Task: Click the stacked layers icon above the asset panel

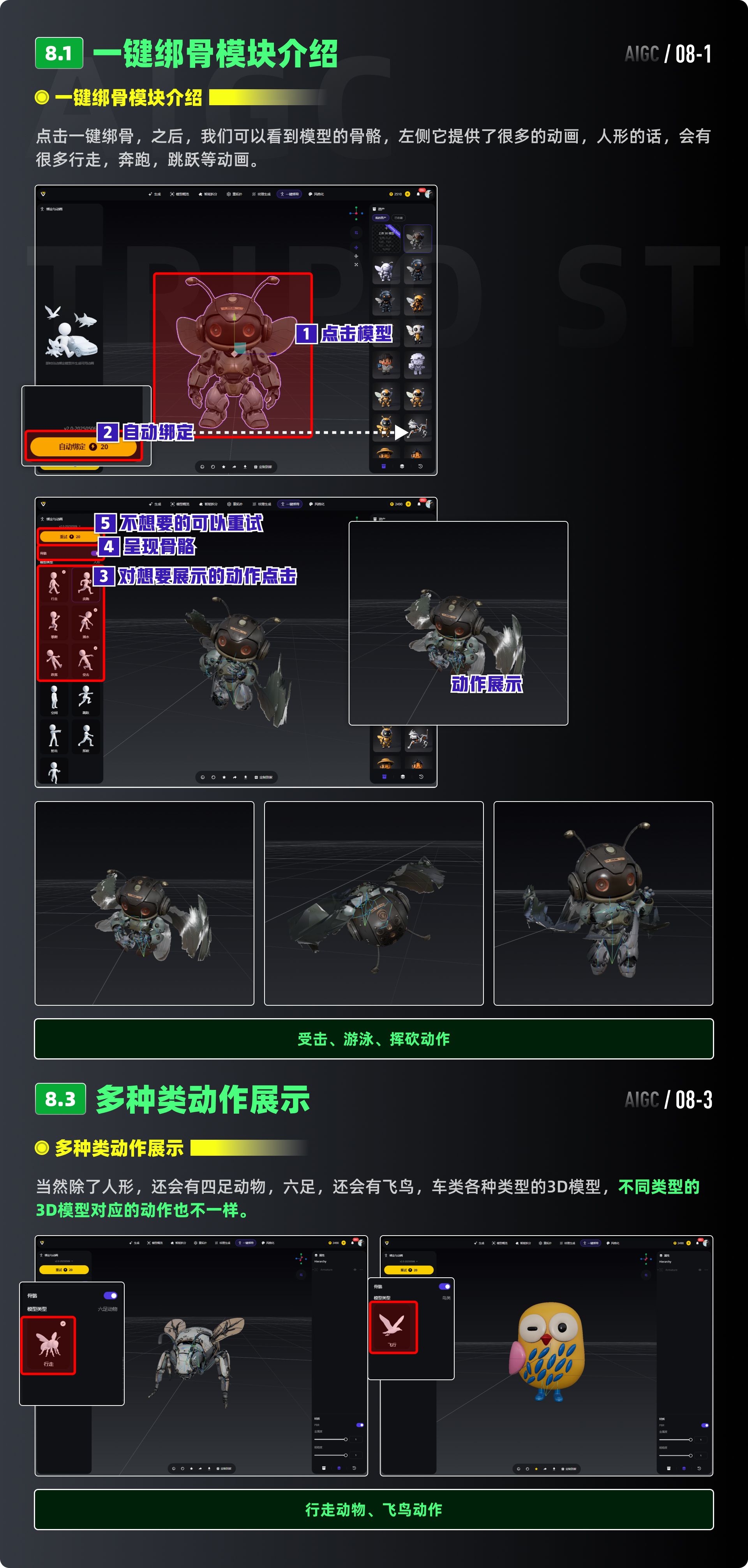Action: click(402, 467)
